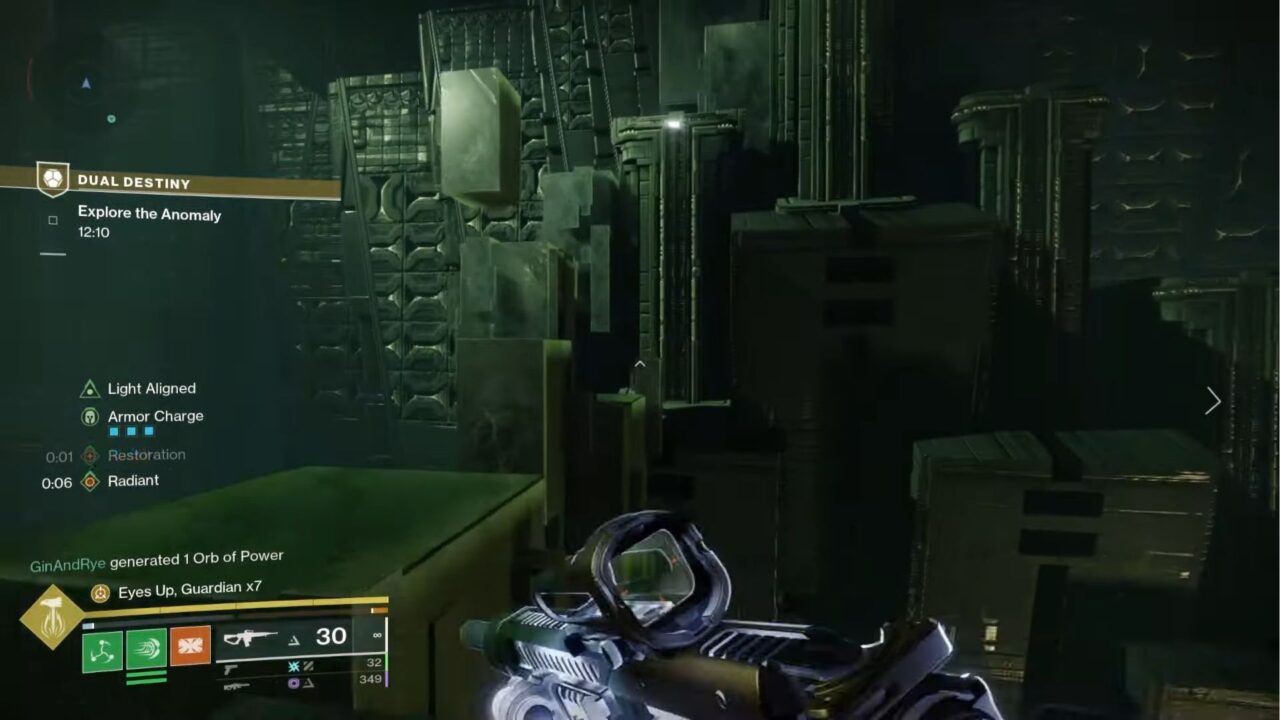Click the Radiant buff diamond icon
The image size is (1280, 720).
pyautogui.click(x=90, y=480)
